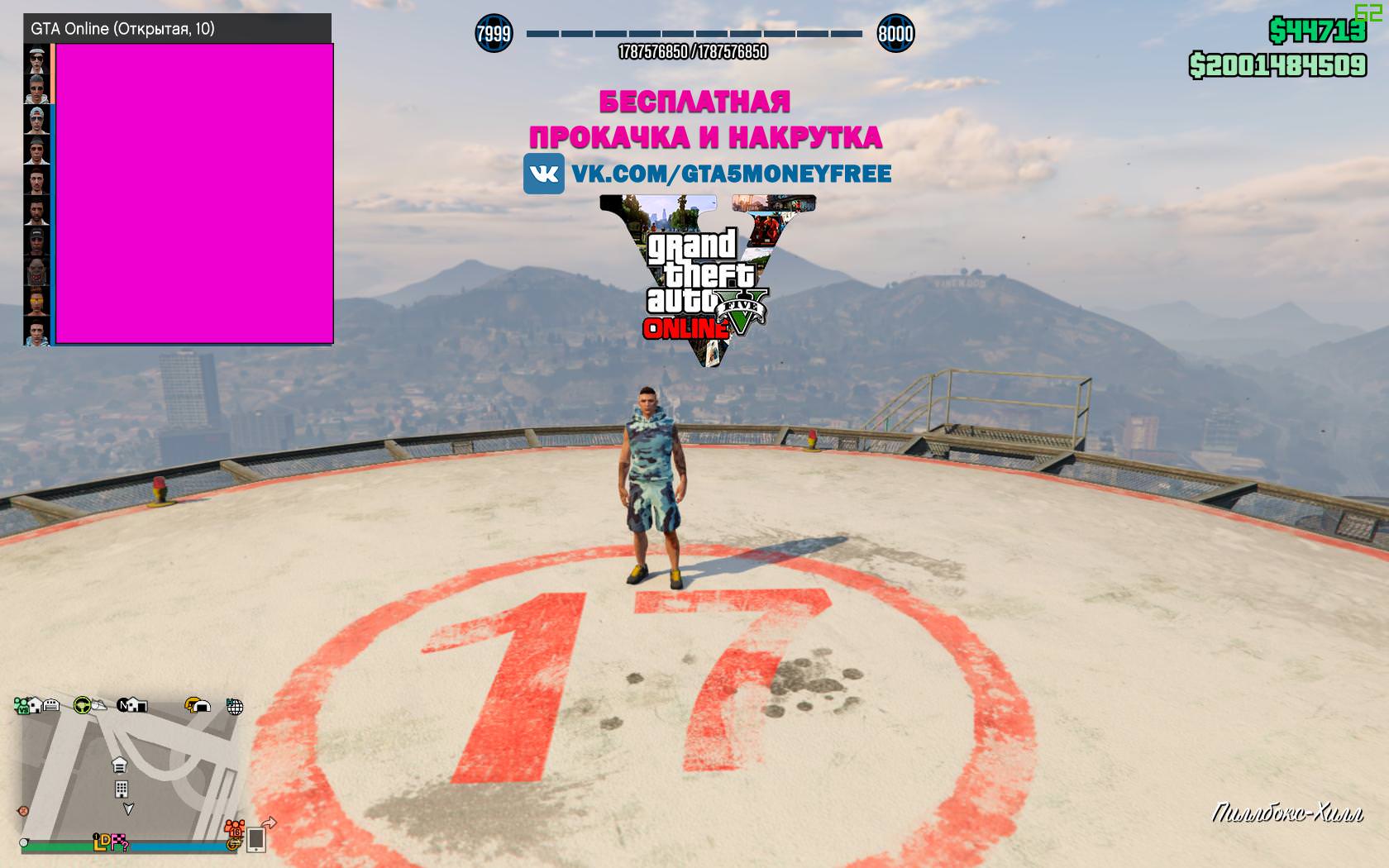Click the orange 16-player group blip
Image resolution: width=1389 pixels, height=868 pixels.
click(234, 828)
